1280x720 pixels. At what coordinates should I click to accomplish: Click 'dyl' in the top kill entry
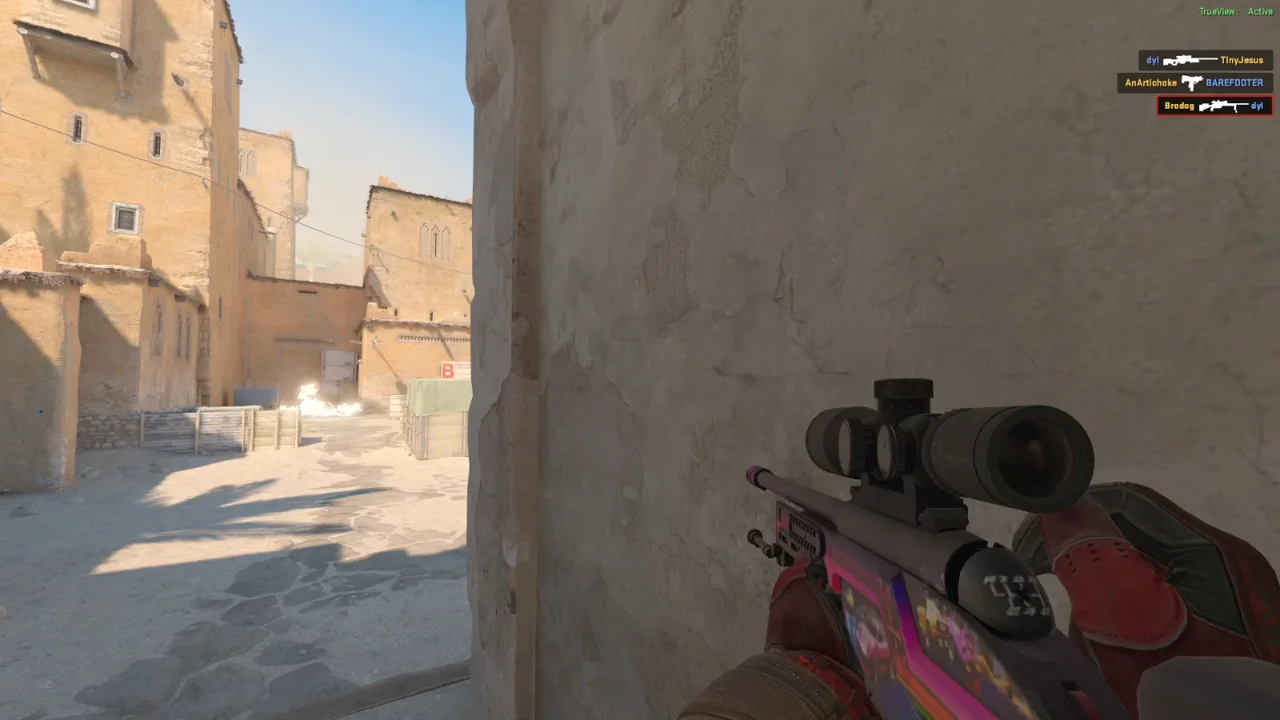[x=1153, y=60]
